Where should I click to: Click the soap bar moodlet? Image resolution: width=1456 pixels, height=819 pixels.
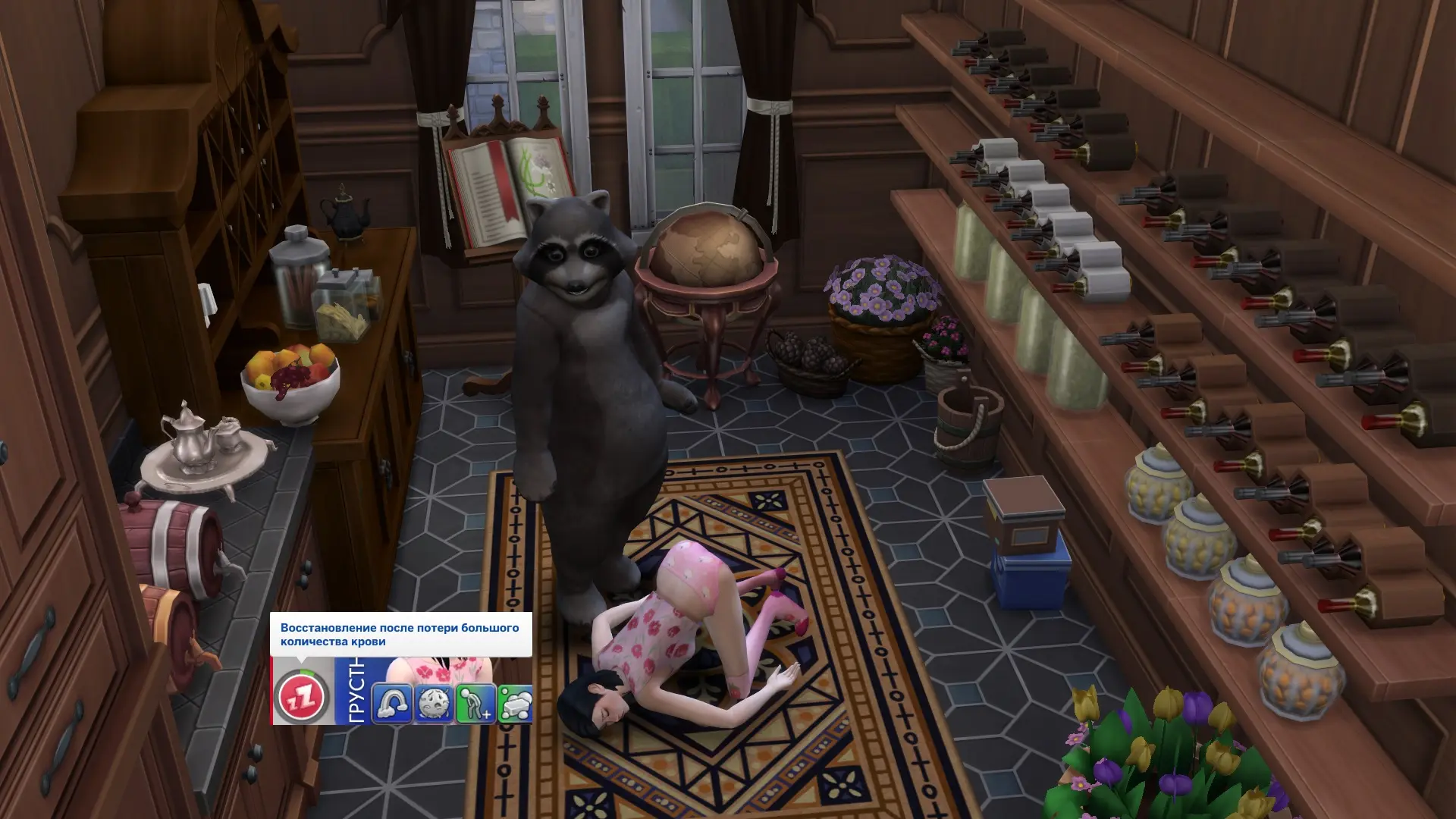[x=516, y=703]
